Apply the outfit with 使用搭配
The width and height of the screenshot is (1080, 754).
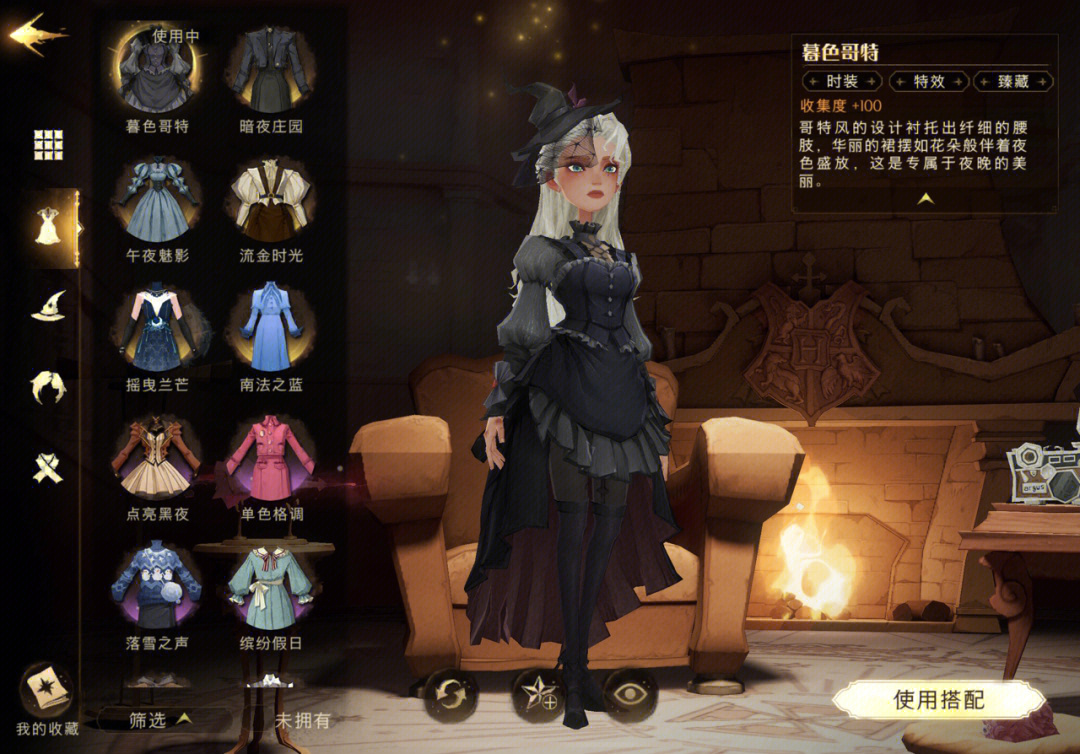pyautogui.click(x=938, y=699)
